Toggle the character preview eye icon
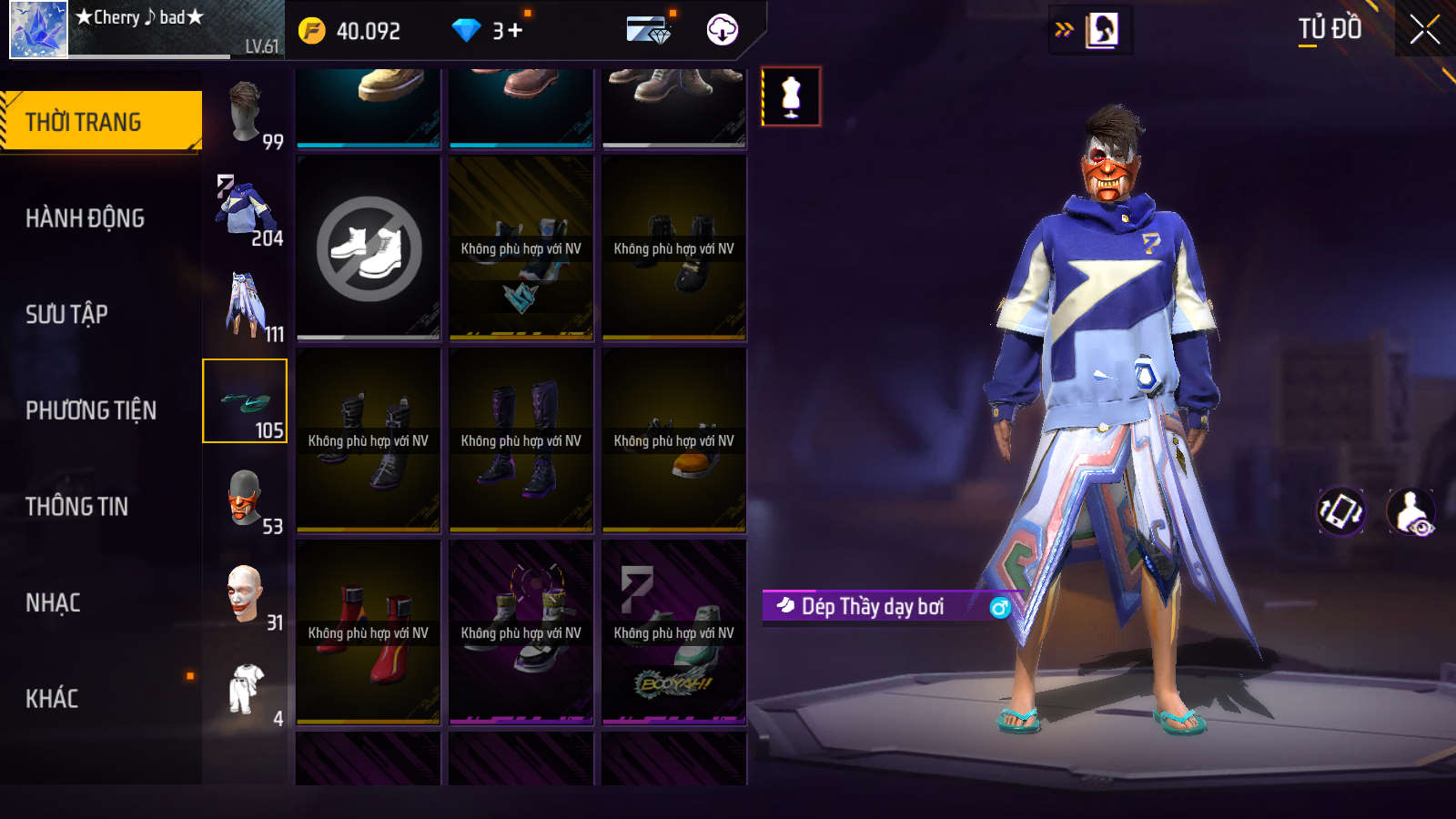 click(x=1411, y=512)
